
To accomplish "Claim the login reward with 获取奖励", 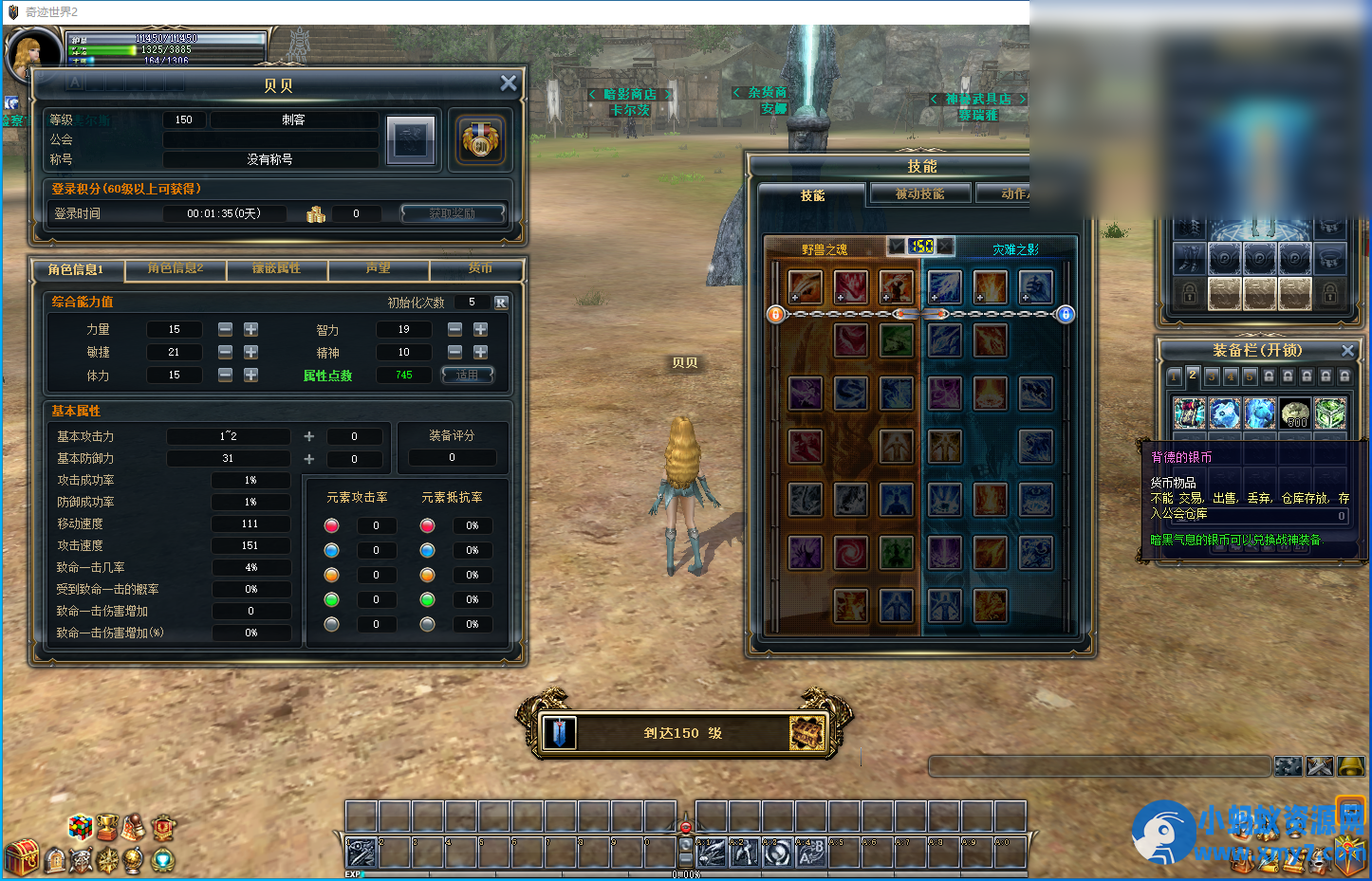I will 452,213.
